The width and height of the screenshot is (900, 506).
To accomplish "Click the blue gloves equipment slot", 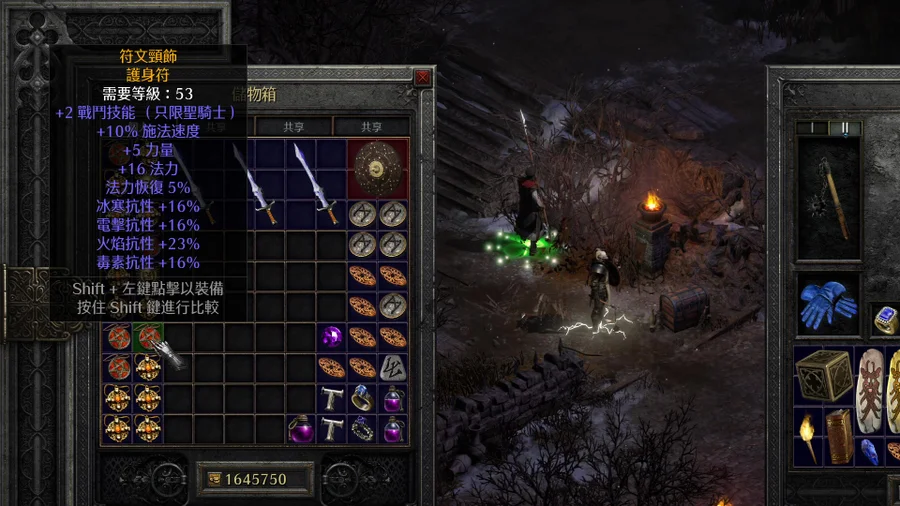I will tap(828, 304).
